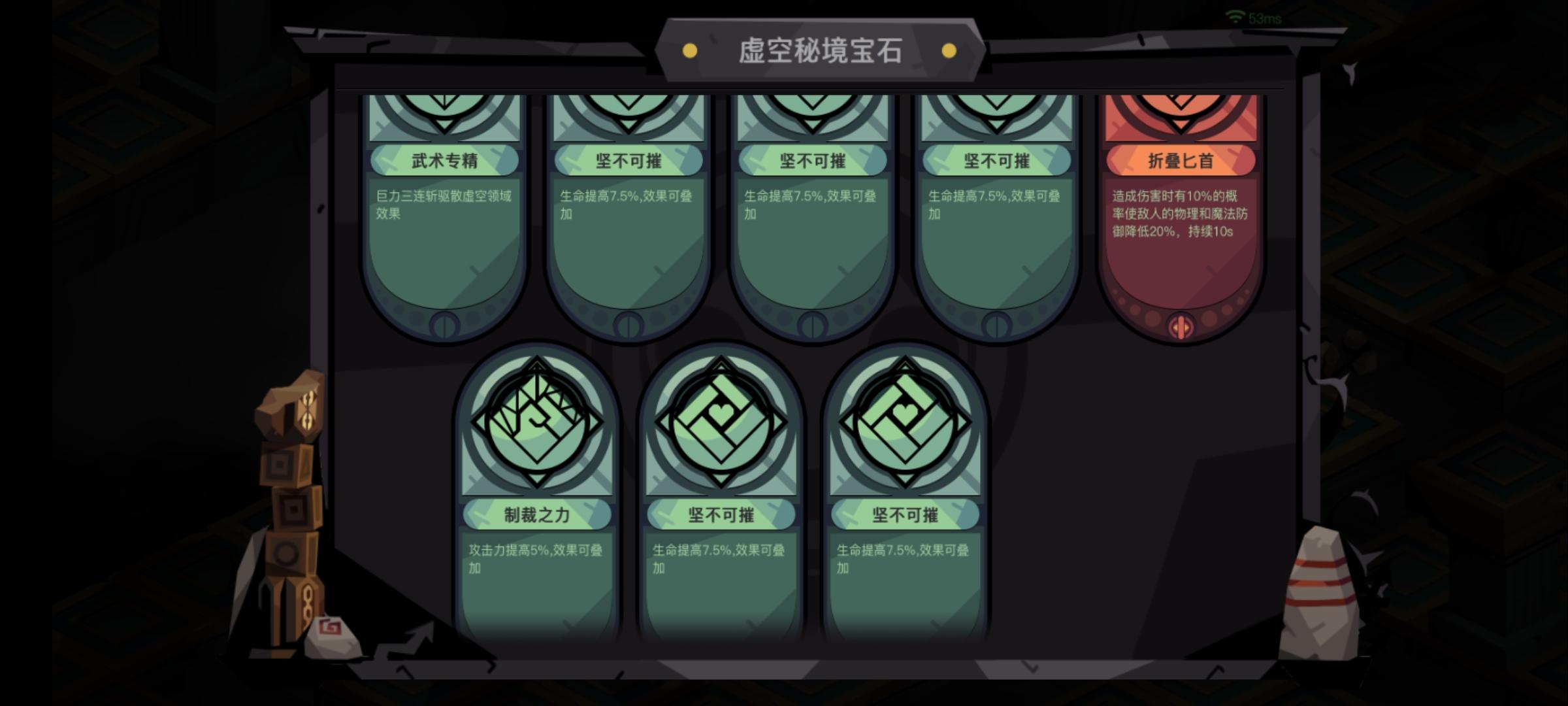The image size is (1568, 706).
Task: Tap the red 折叠匕首 gem emblem
Action: pos(1181,118)
